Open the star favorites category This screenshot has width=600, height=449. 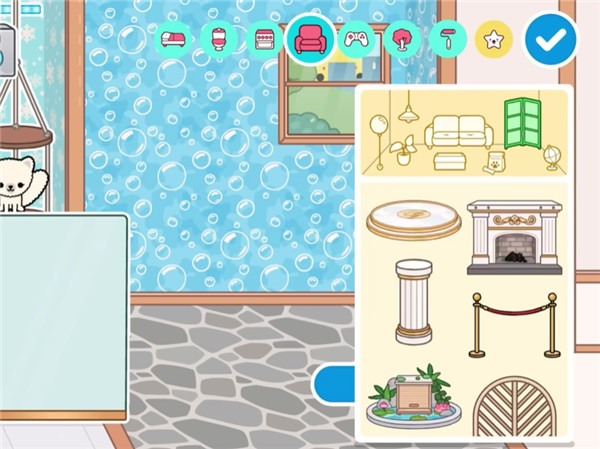pyautogui.click(x=493, y=39)
